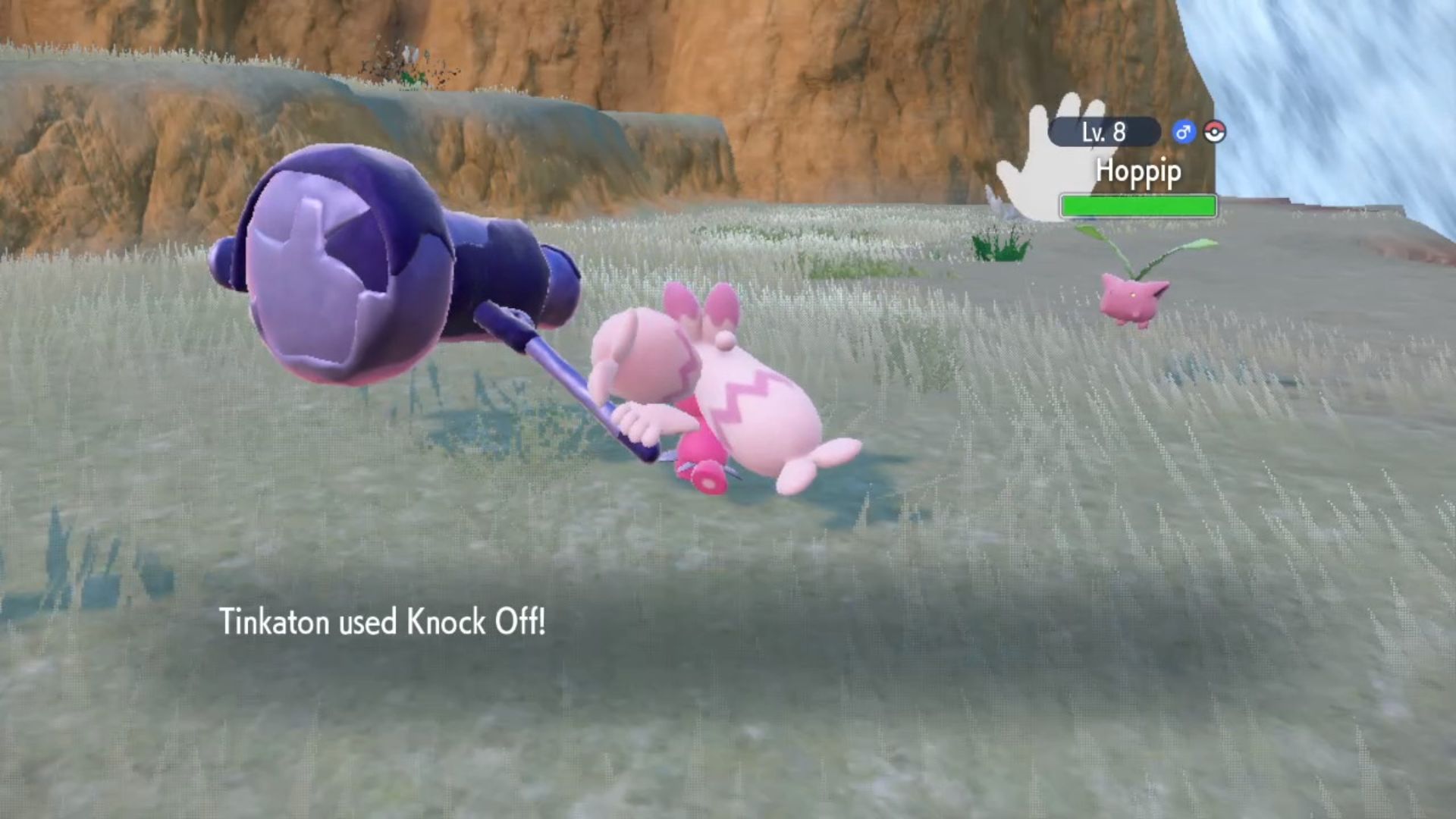
Task: Click the word 'Hoppip' under the level badge
Action: (x=1137, y=173)
